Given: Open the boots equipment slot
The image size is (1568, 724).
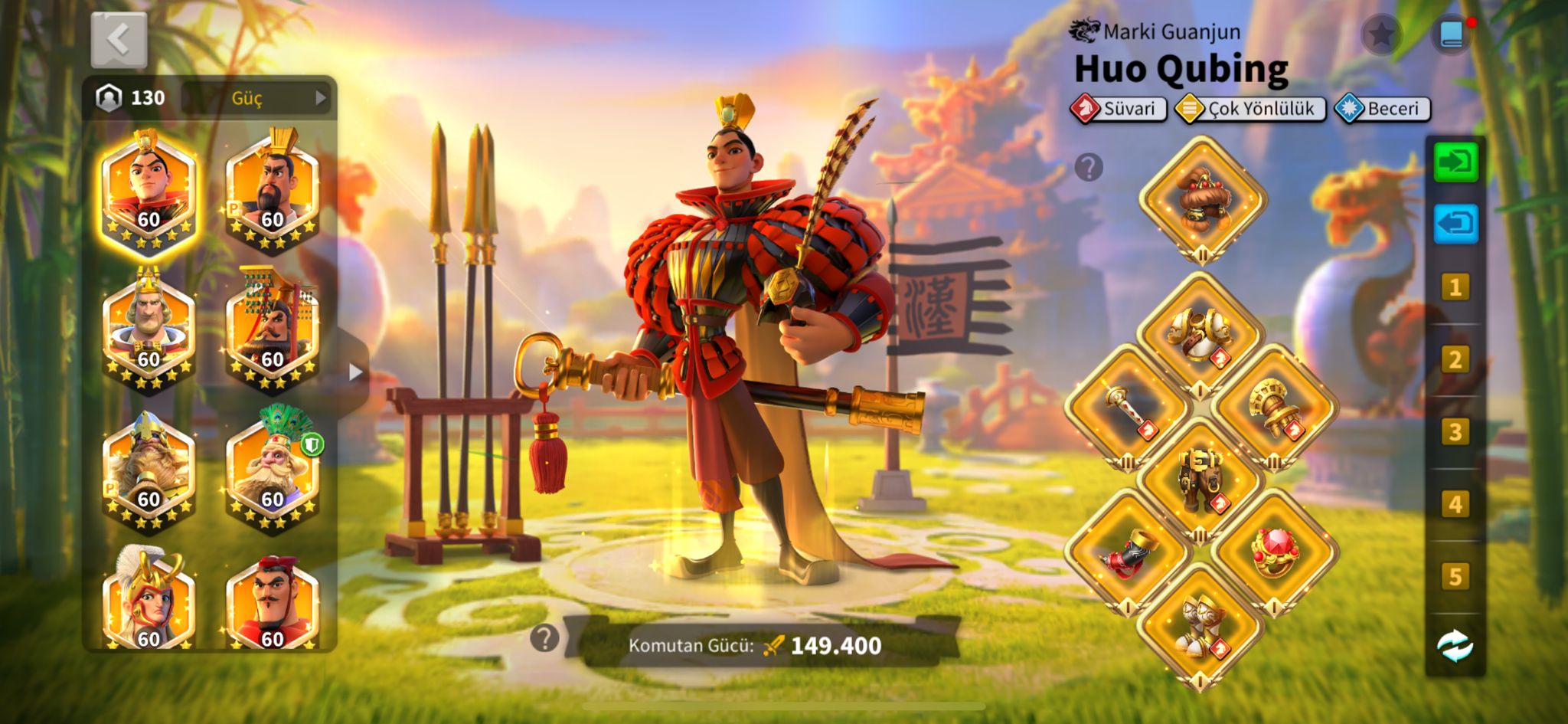Looking at the screenshot, I should pos(1200,626).
